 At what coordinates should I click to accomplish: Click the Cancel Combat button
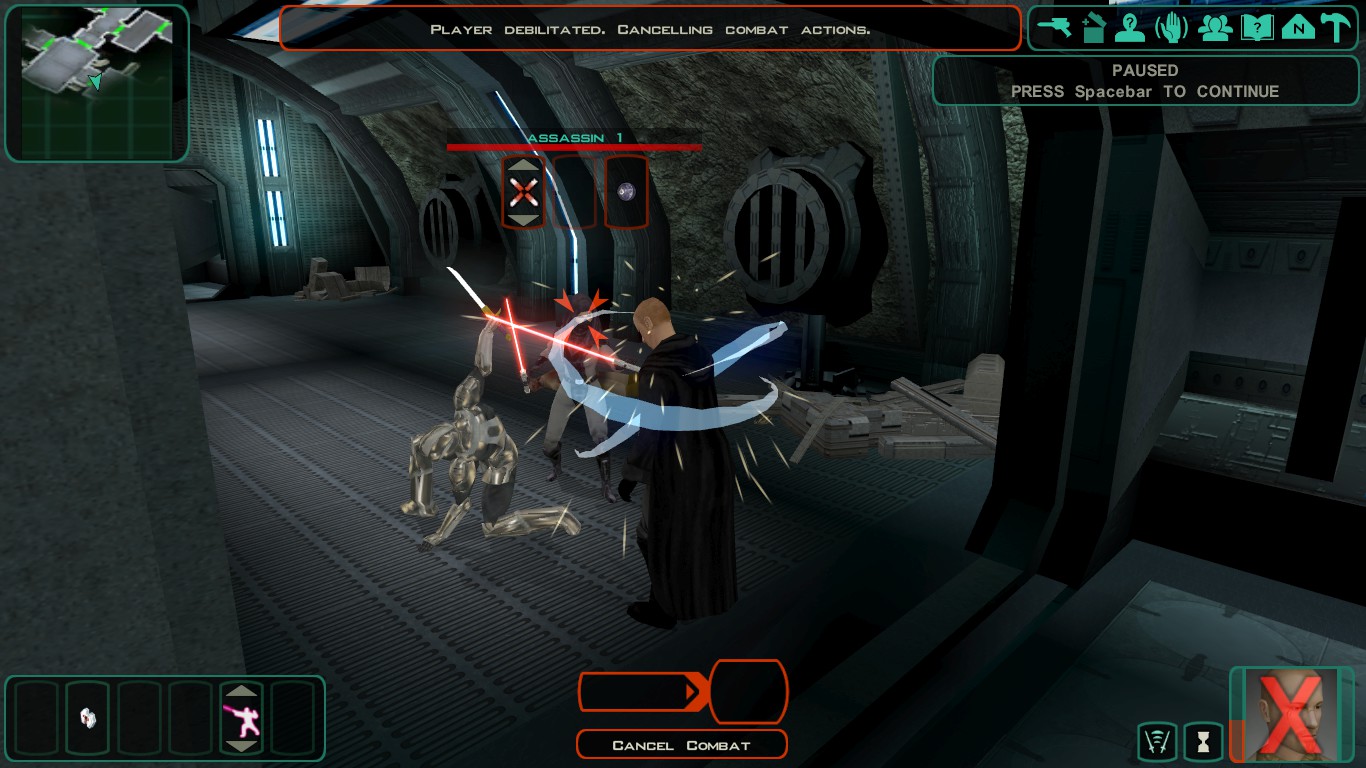point(682,745)
